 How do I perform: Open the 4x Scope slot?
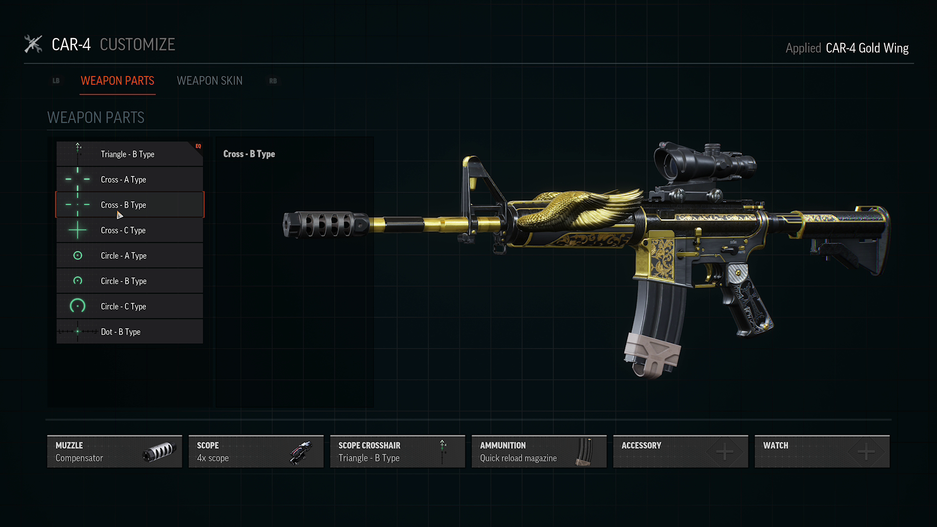click(x=256, y=452)
